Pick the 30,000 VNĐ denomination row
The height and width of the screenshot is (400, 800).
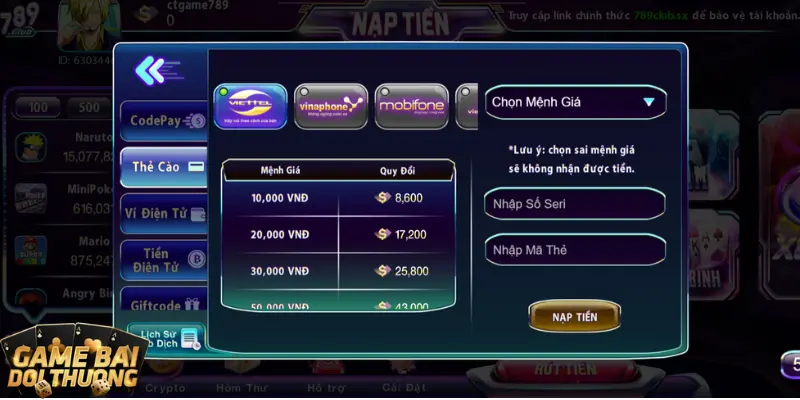click(x=338, y=271)
